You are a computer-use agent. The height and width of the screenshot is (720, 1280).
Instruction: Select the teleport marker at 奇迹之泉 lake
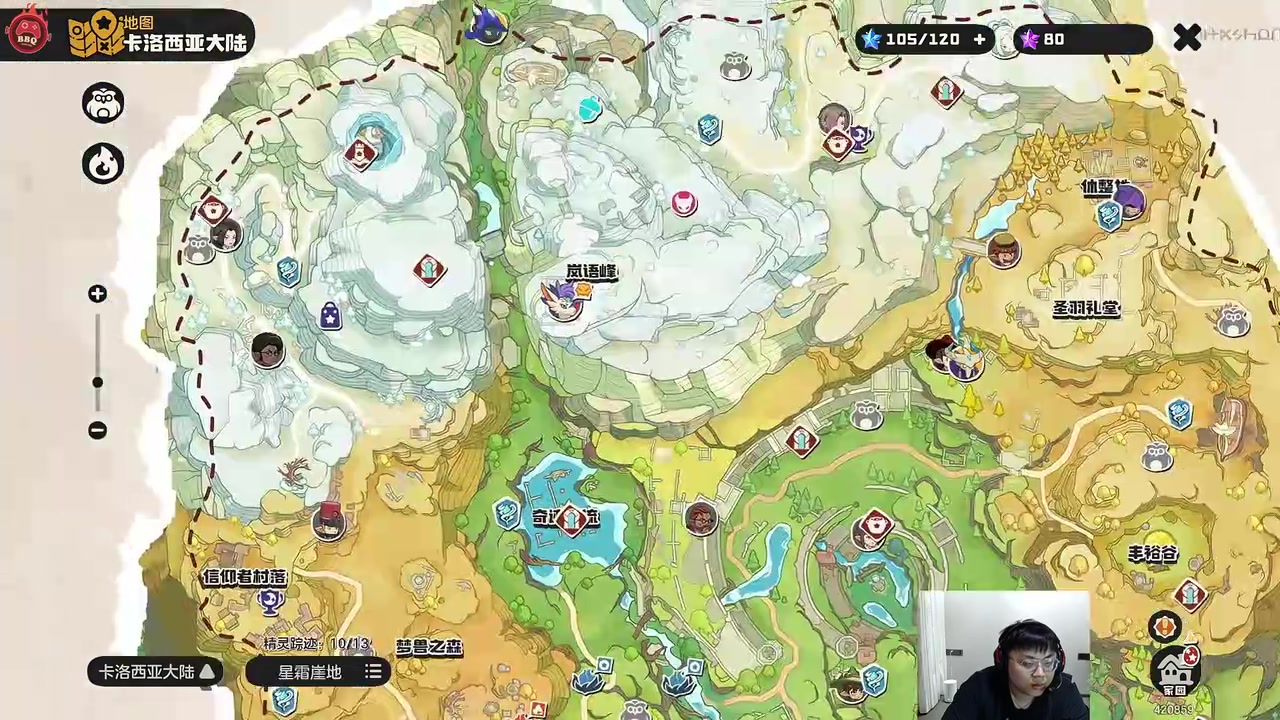point(571,519)
